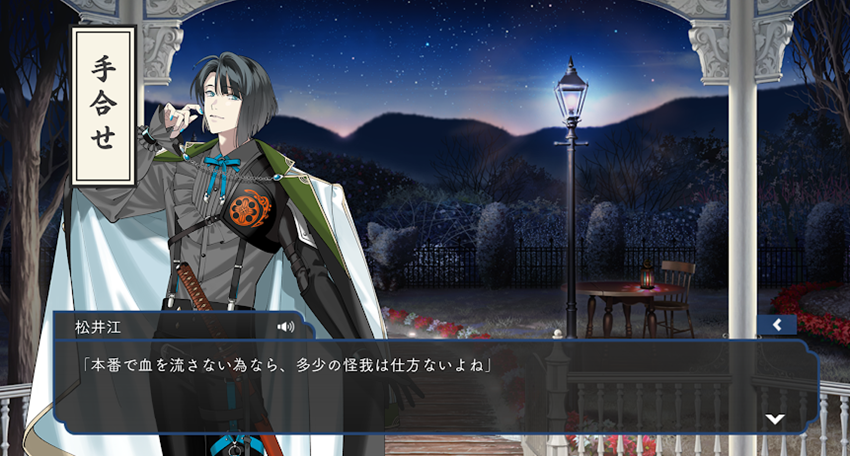Replay the voice line with the speaker icon
The width and height of the screenshot is (850, 456).
click(x=286, y=326)
